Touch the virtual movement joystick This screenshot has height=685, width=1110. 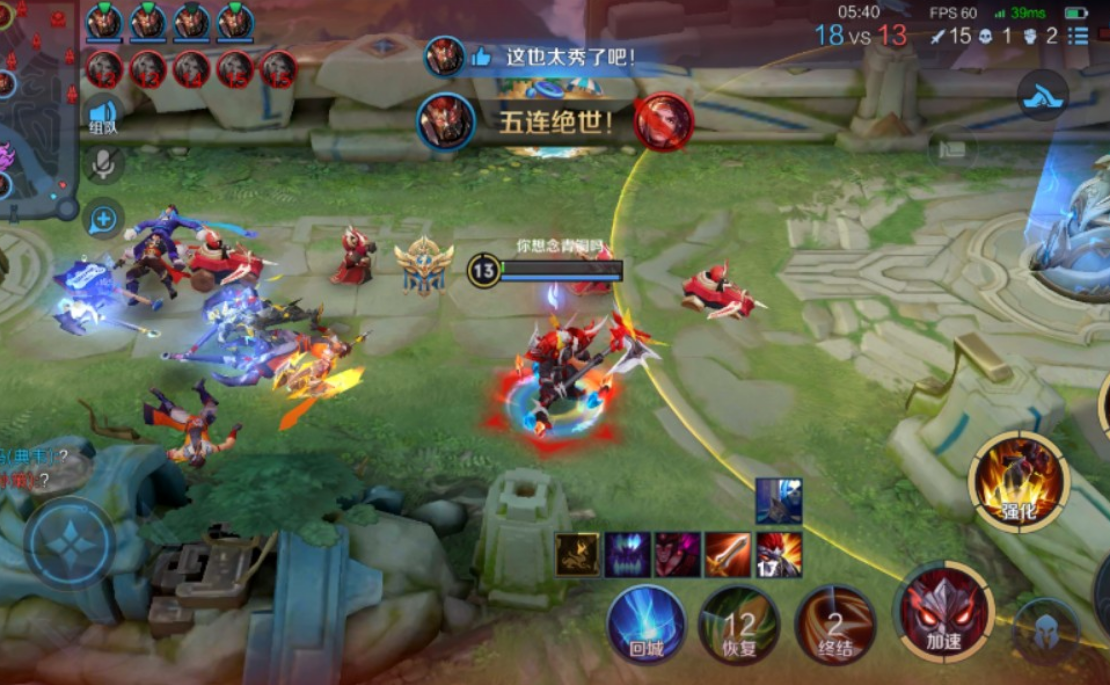point(70,545)
